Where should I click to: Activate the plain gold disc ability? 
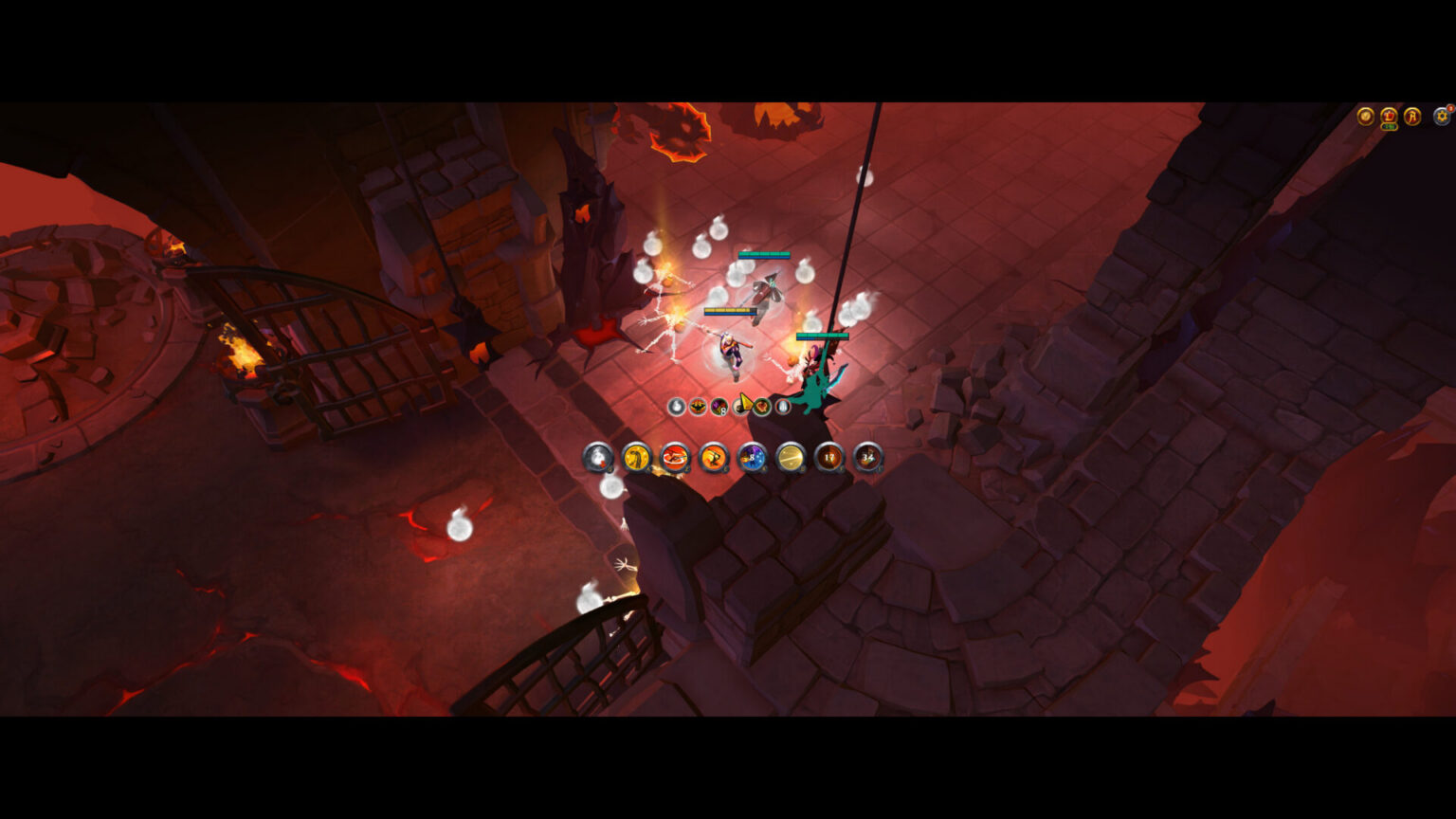791,458
